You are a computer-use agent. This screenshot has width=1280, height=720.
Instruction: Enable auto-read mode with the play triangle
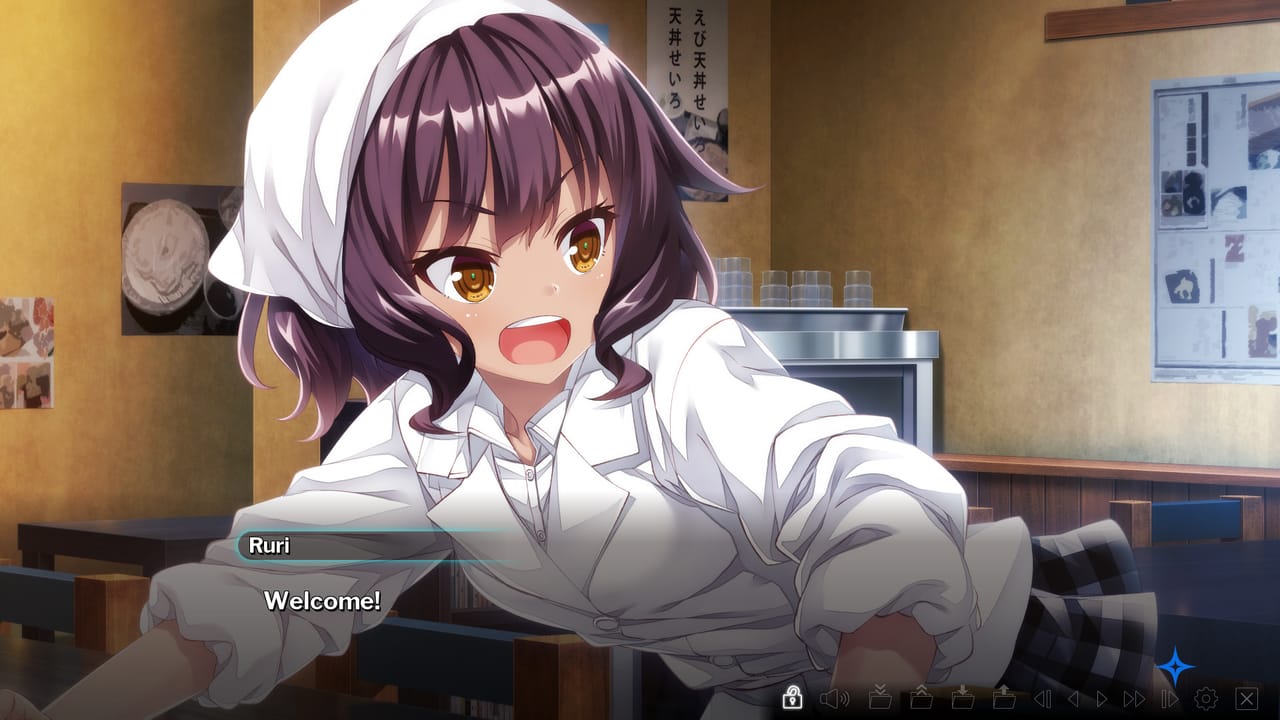tap(1101, 700)
